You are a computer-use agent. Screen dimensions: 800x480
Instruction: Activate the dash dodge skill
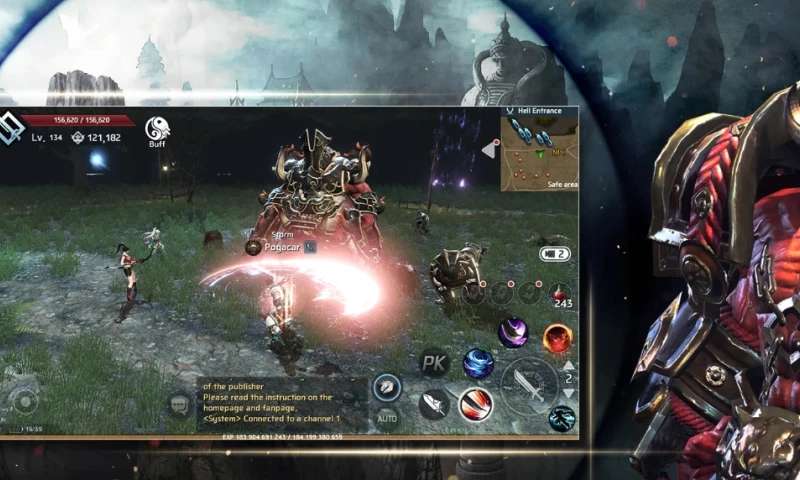pyautogui.click(x=562, y=418)
